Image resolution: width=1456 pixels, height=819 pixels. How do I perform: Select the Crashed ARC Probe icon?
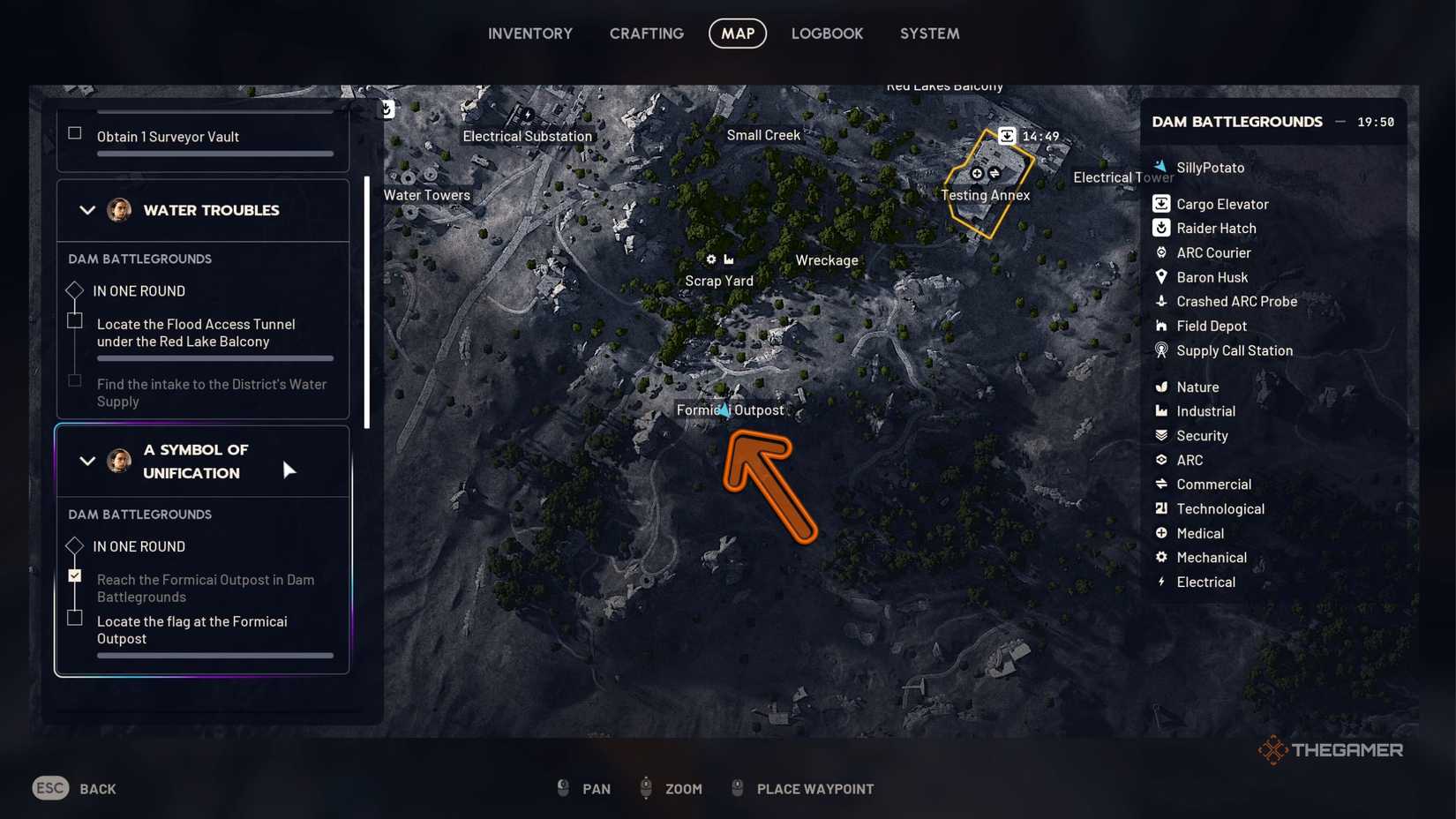coord(1161,301)
